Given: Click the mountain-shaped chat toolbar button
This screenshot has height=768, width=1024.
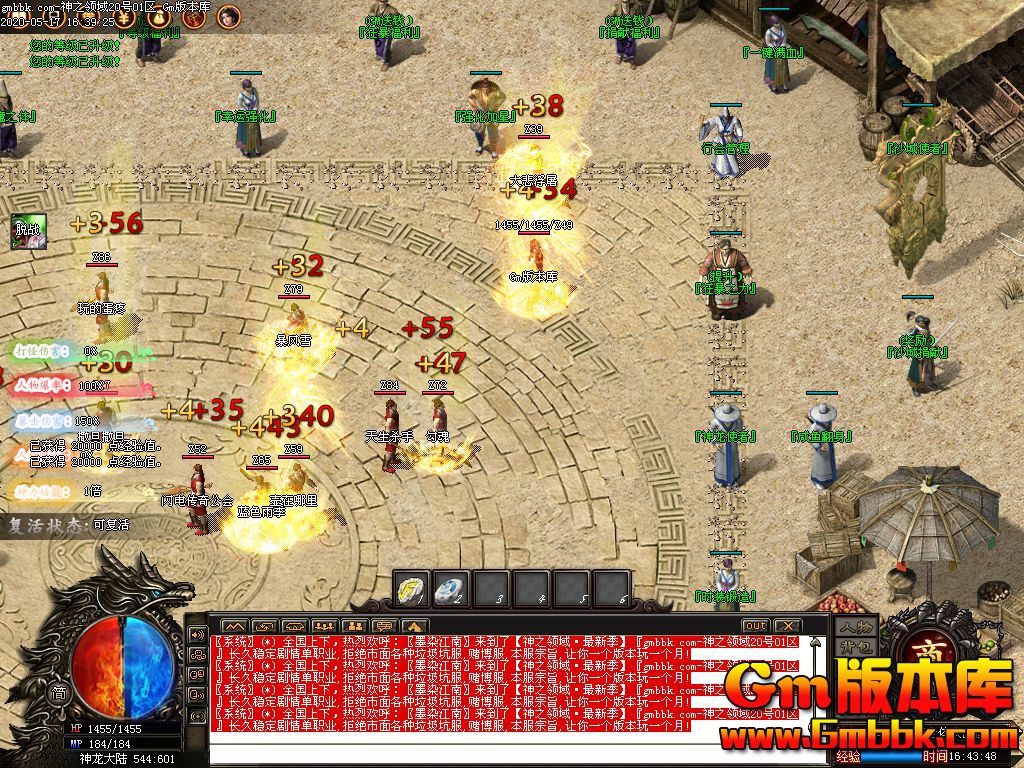Looking at the screenshot, I should pyautogui.click(x=233, y=626).
